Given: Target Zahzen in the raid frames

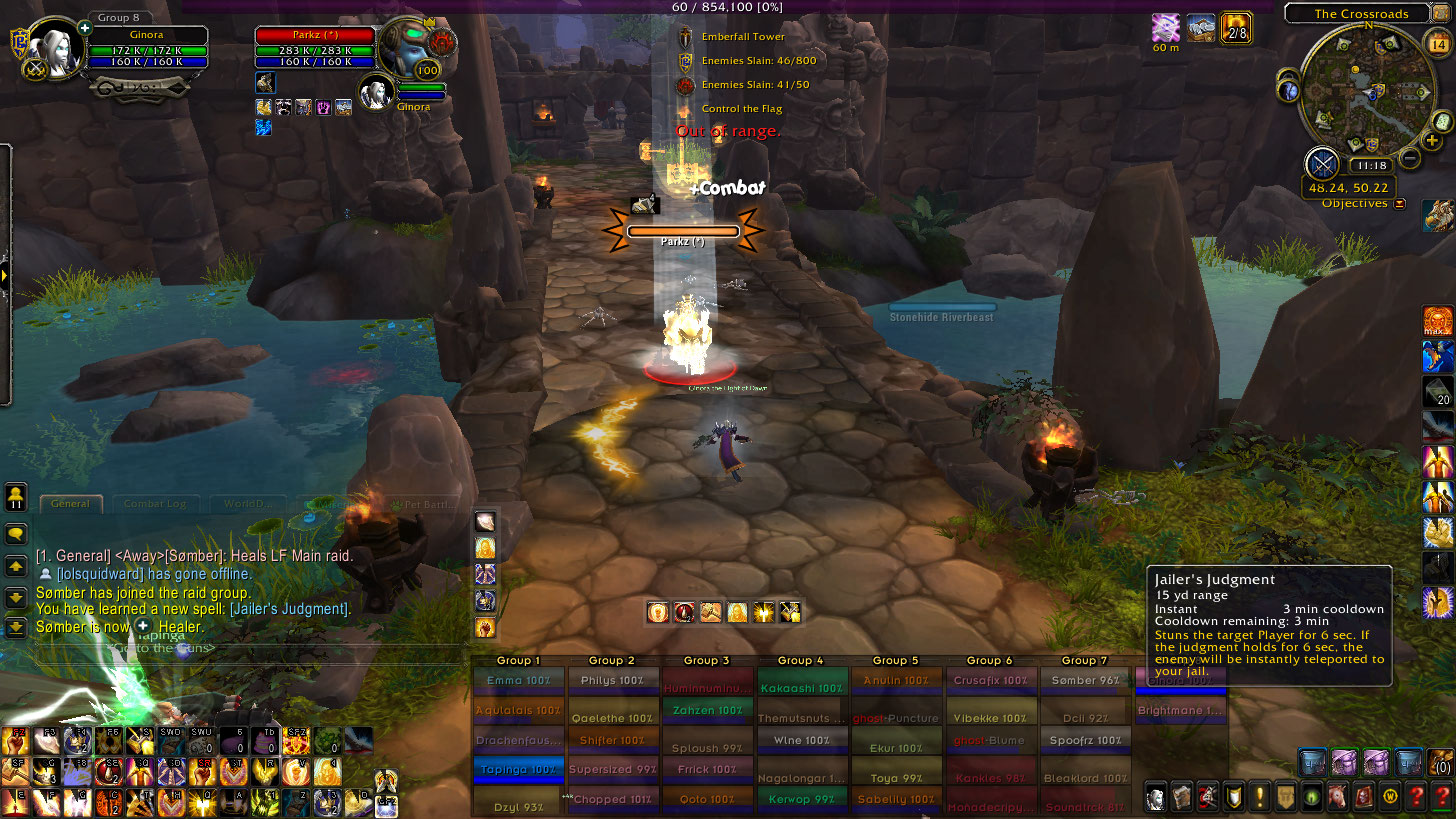Looking at the screenshot, I should point(707,710).
